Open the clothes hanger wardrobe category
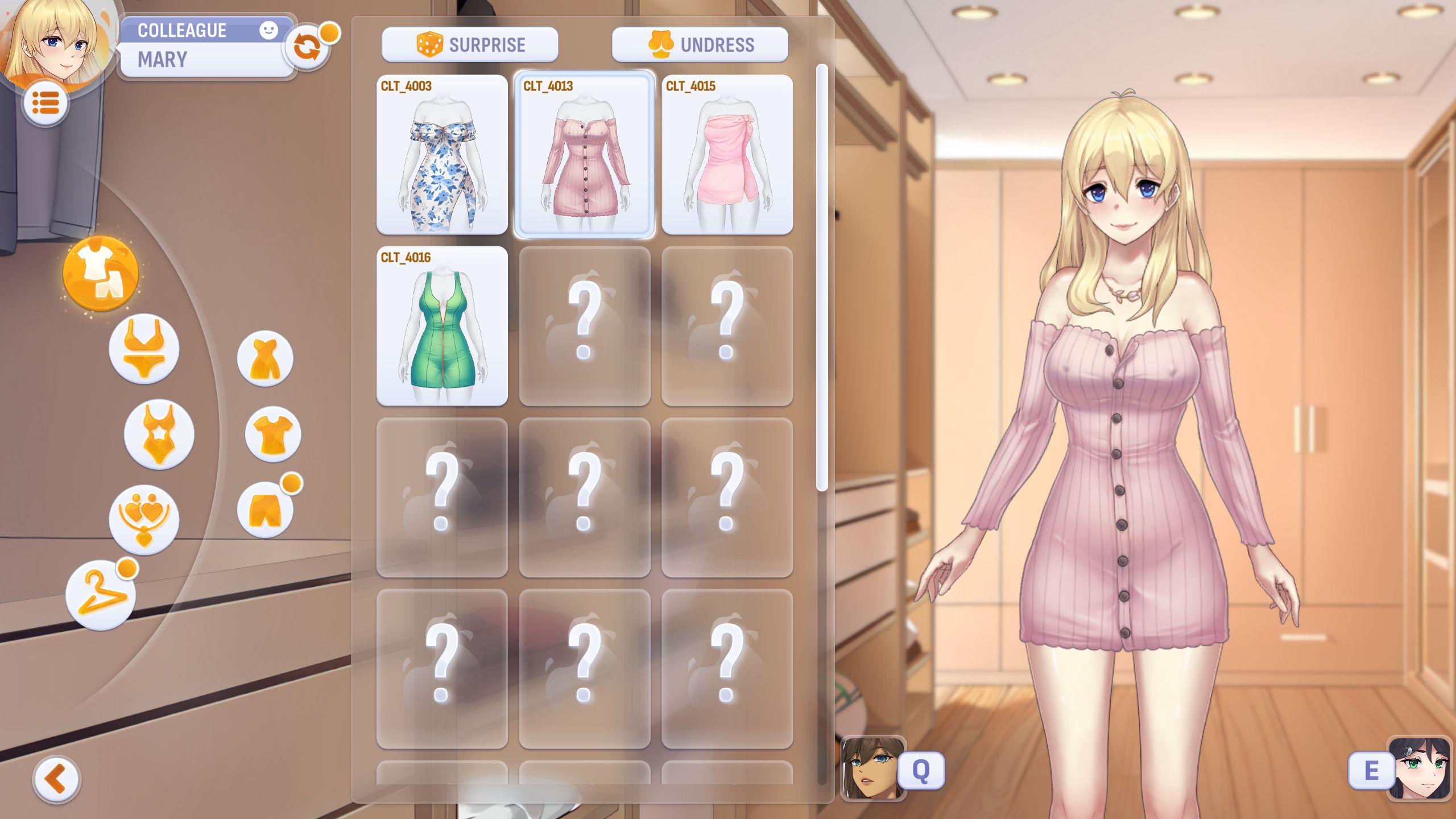 pos(101,594)
